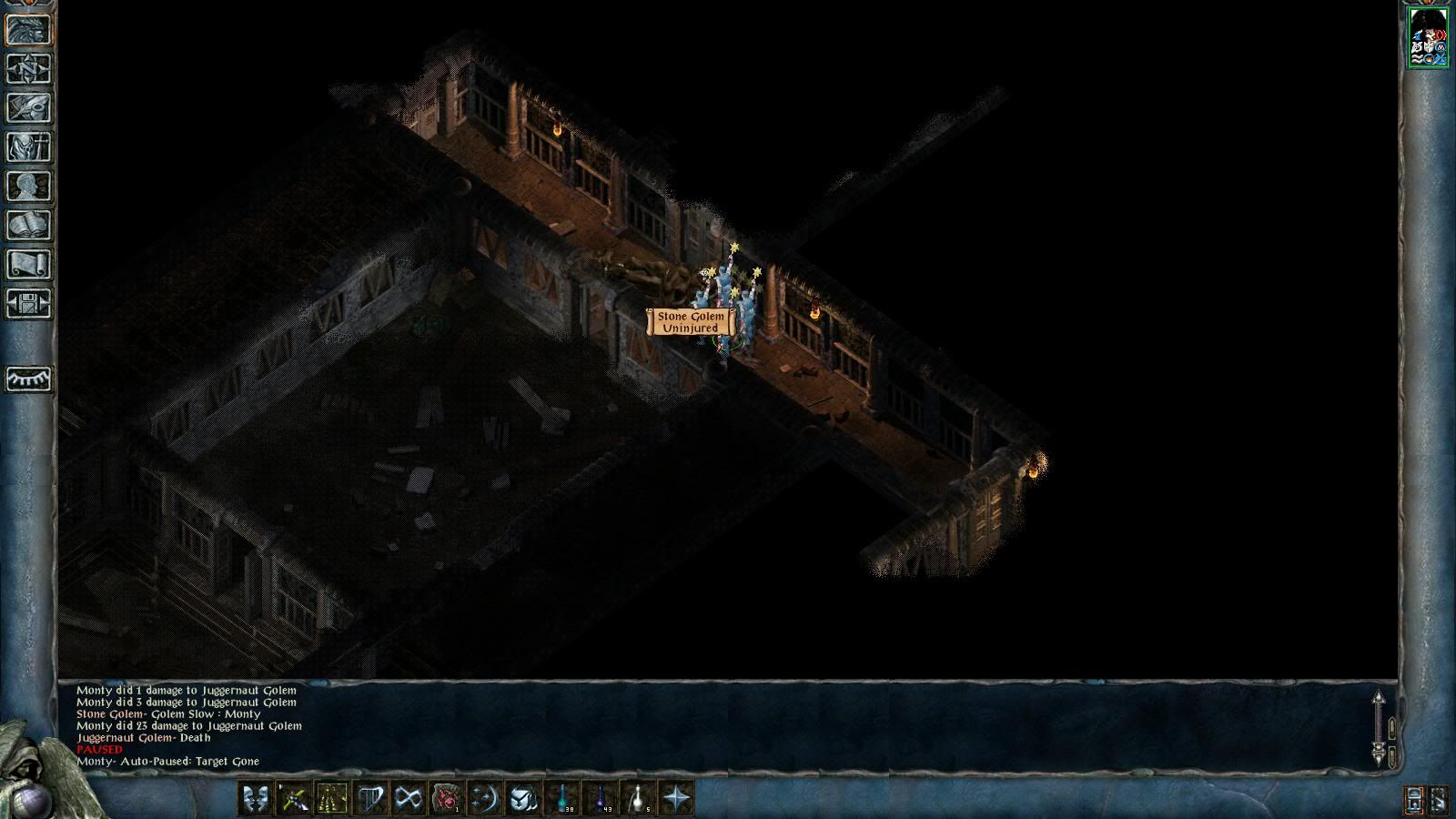Activate the bard song harp
Image resolution: width=1456 pixels, height=819 pixels.
370,799
